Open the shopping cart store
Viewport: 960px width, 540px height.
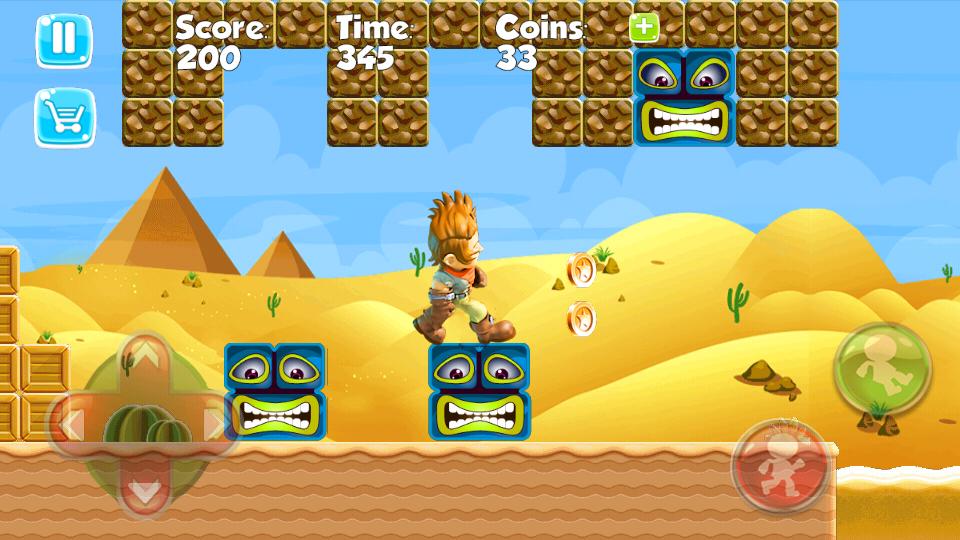click(x=64, y=118)
